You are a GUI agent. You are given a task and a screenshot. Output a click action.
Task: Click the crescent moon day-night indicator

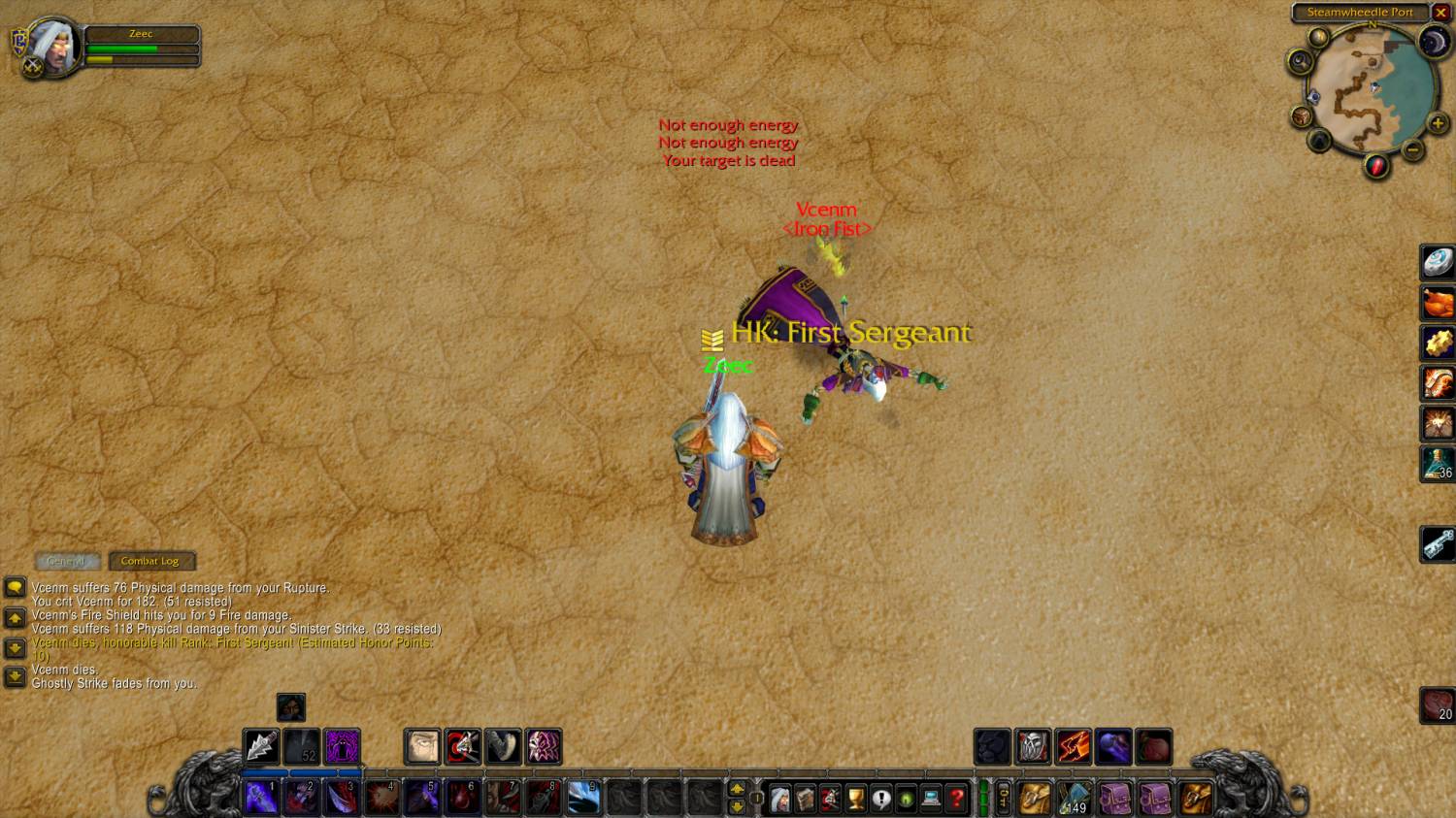click(x=1434, y=42)
